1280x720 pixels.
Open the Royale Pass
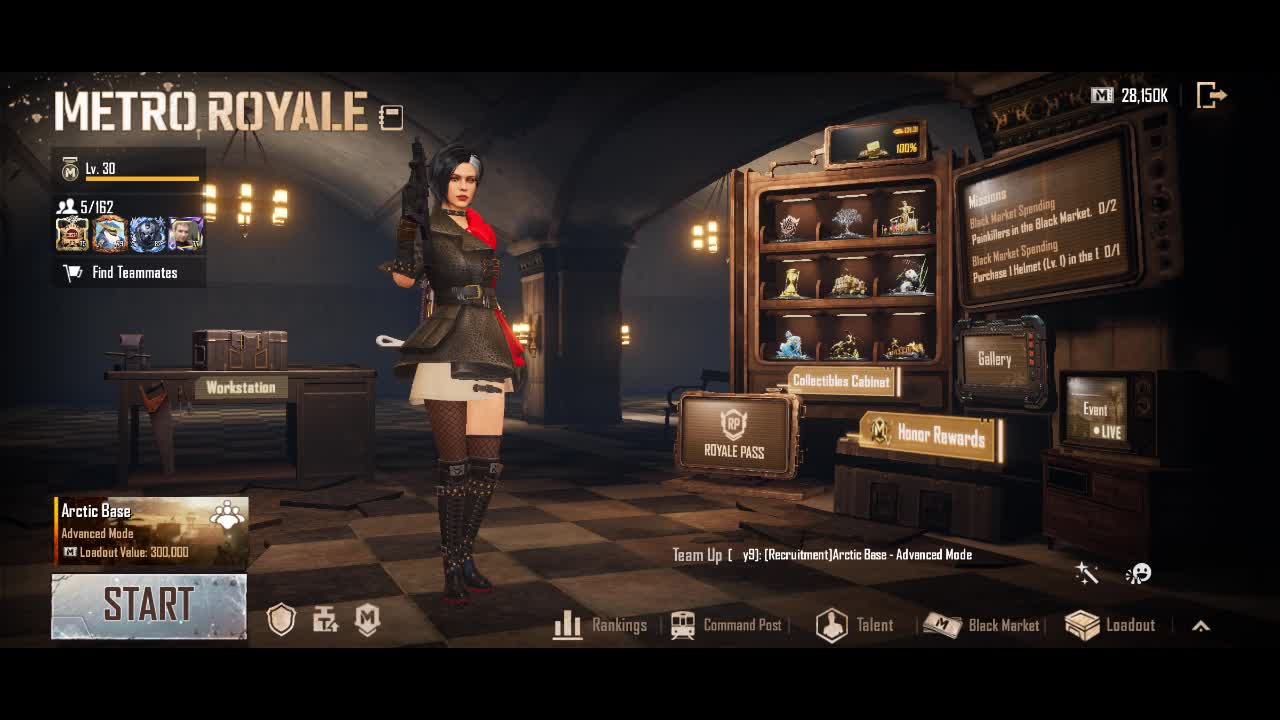[735, 435]
